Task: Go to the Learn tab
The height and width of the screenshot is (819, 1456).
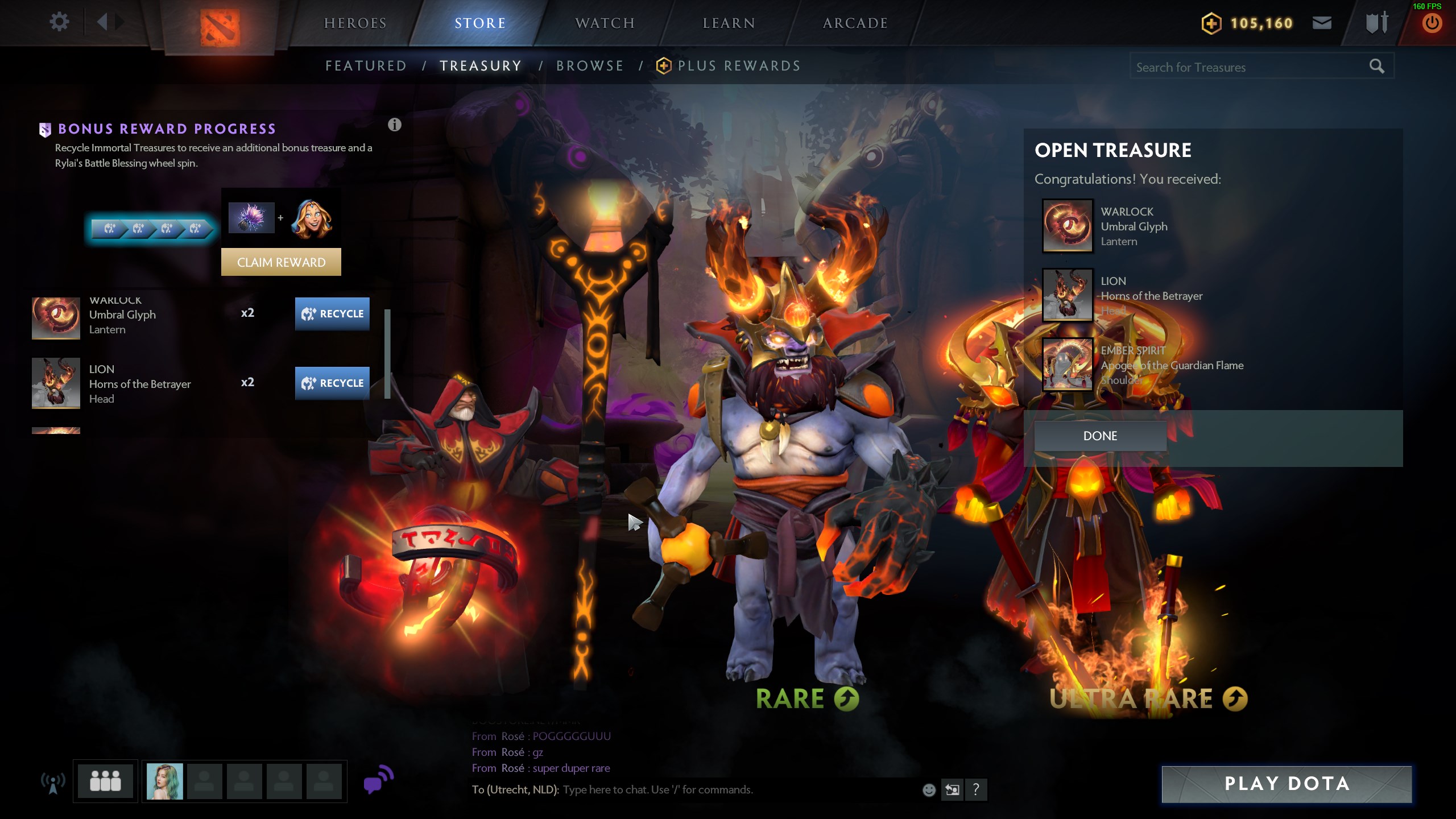Action: click(x=729, y=23)
